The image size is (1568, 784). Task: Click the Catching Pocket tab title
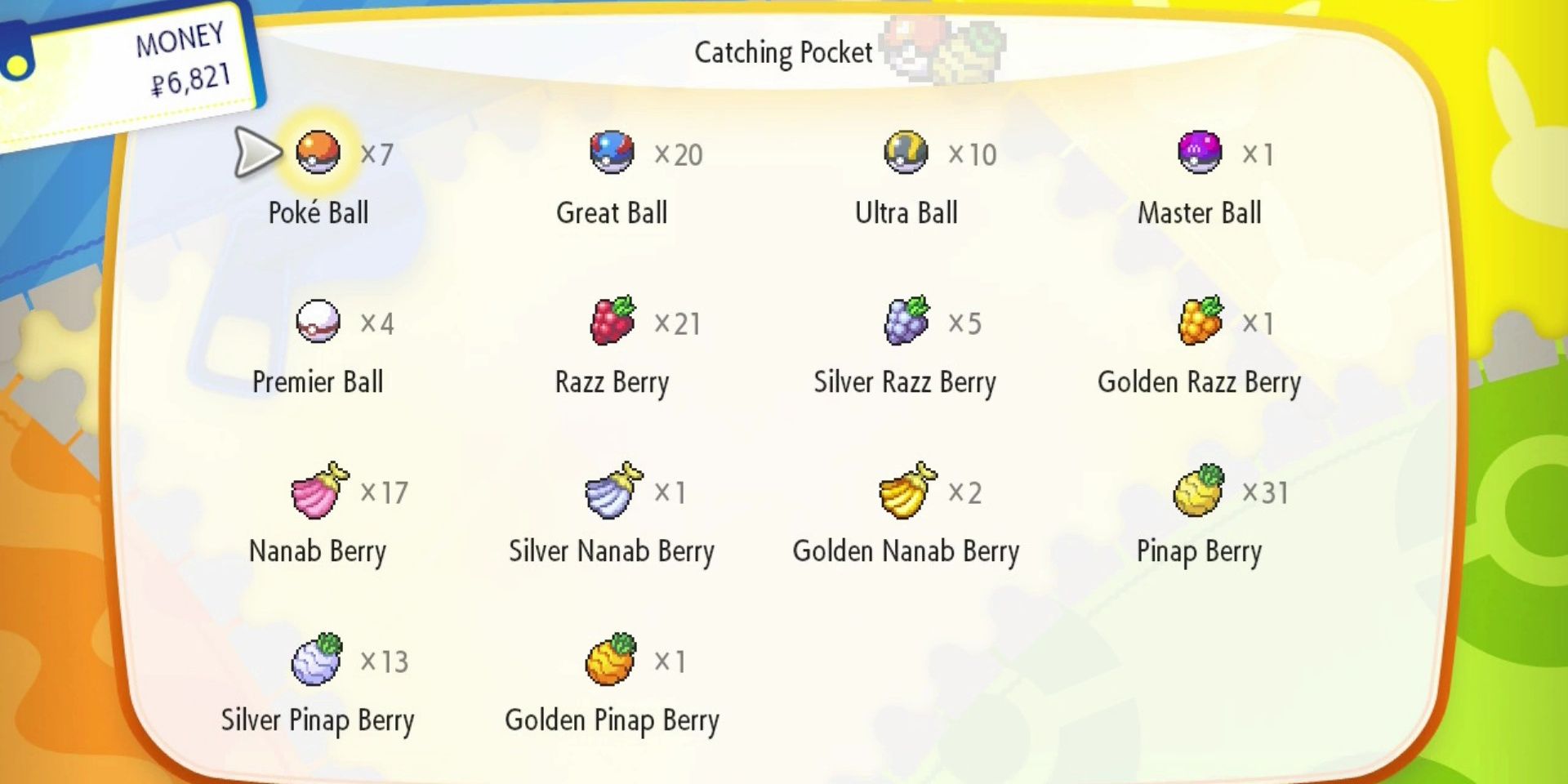[782, 51]
